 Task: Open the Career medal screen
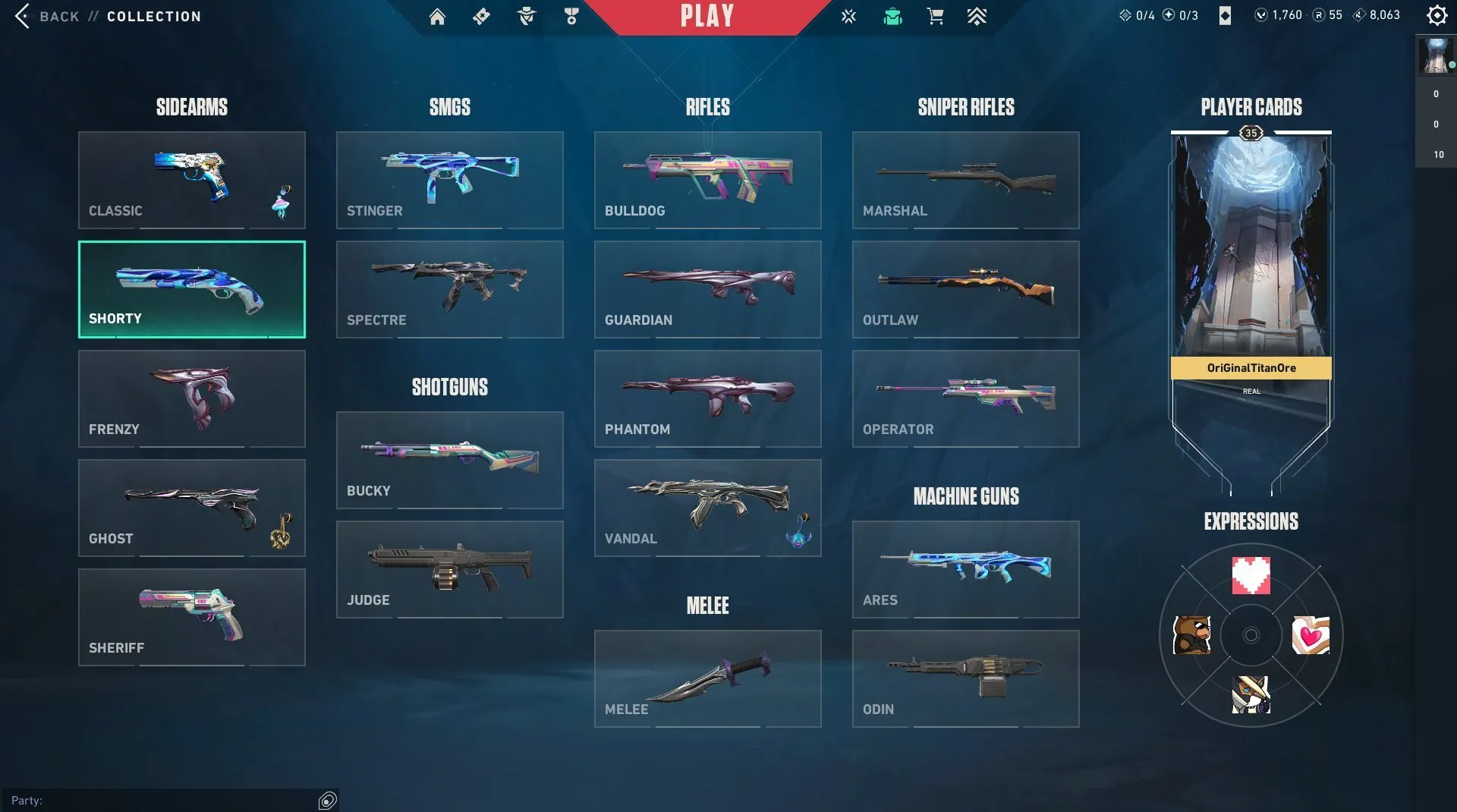point(571,15)
